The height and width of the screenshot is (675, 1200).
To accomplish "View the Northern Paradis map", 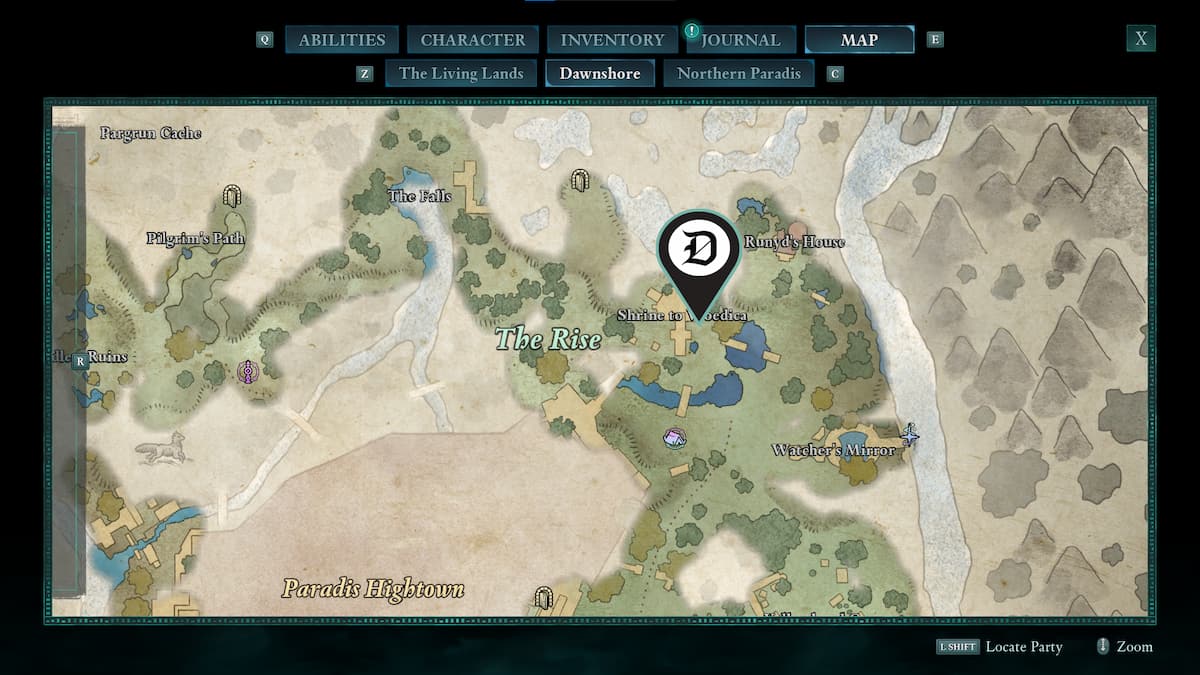I will [739, 73].
